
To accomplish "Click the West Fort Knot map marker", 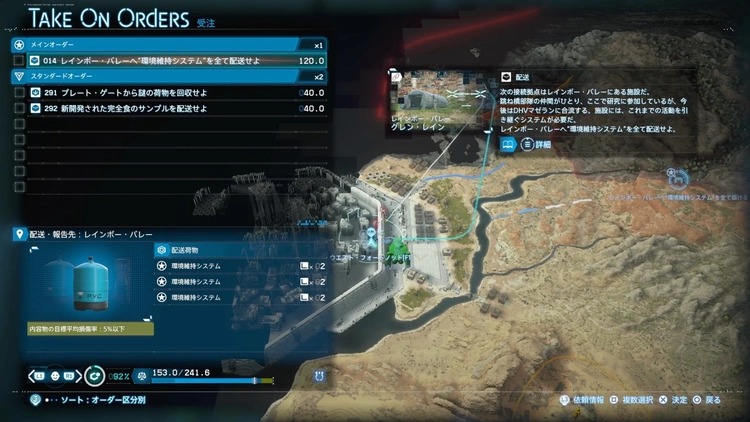I will click(x=398, y=246).
